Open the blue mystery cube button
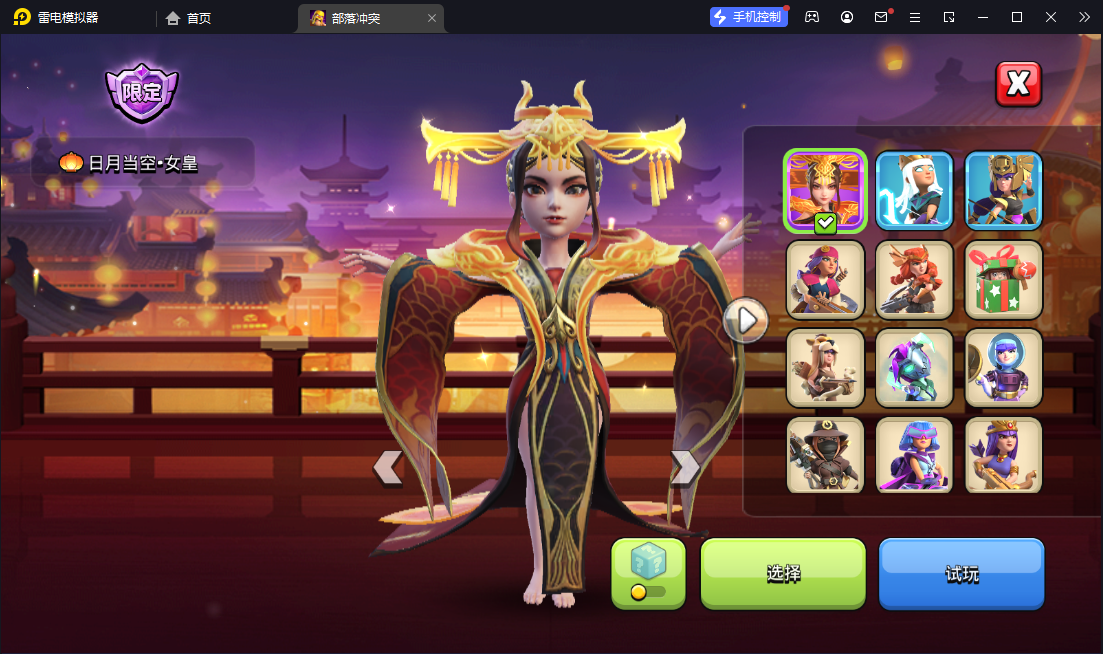 [648, 572]
